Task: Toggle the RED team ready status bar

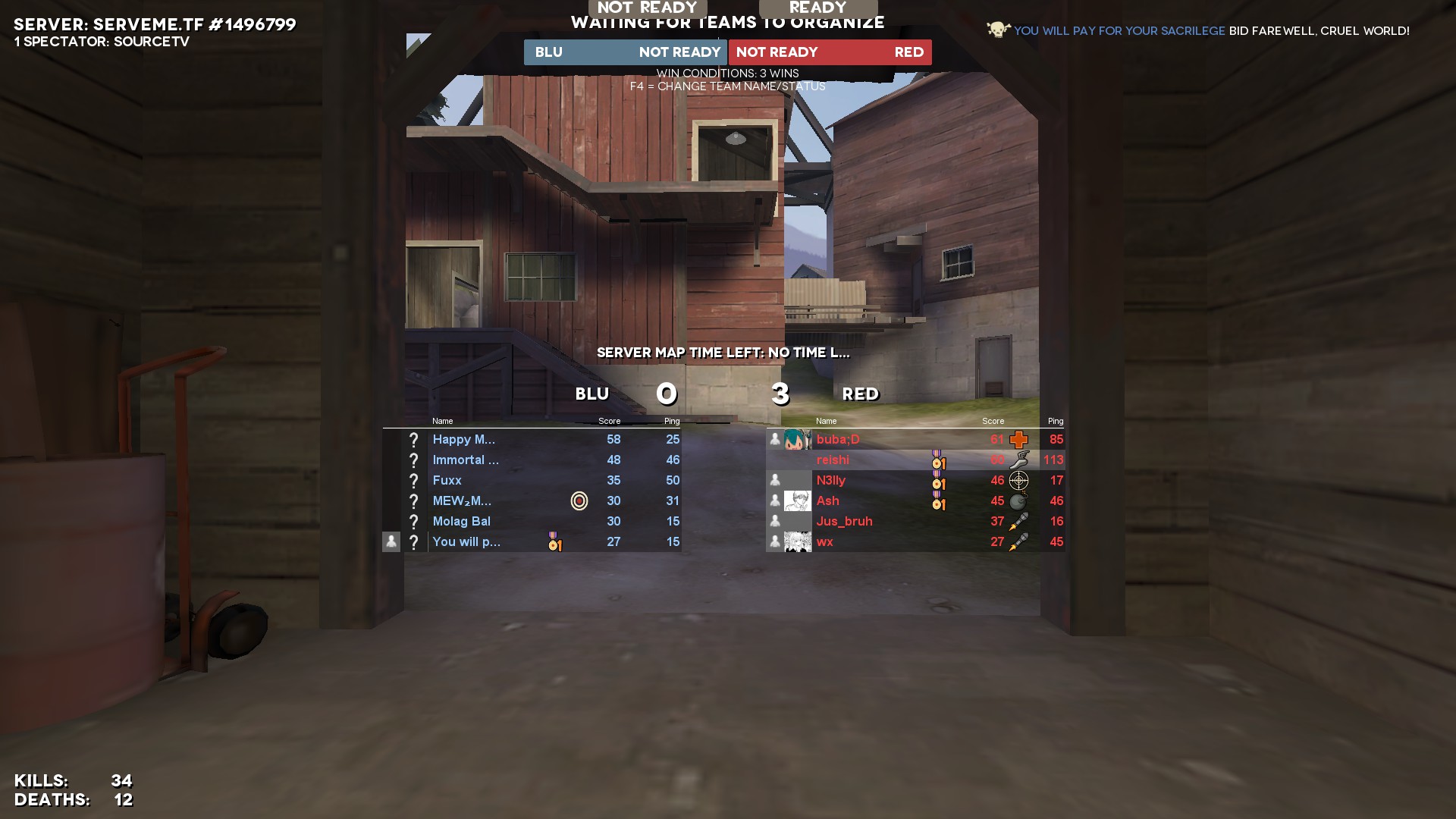Action: tap(830, 52)
